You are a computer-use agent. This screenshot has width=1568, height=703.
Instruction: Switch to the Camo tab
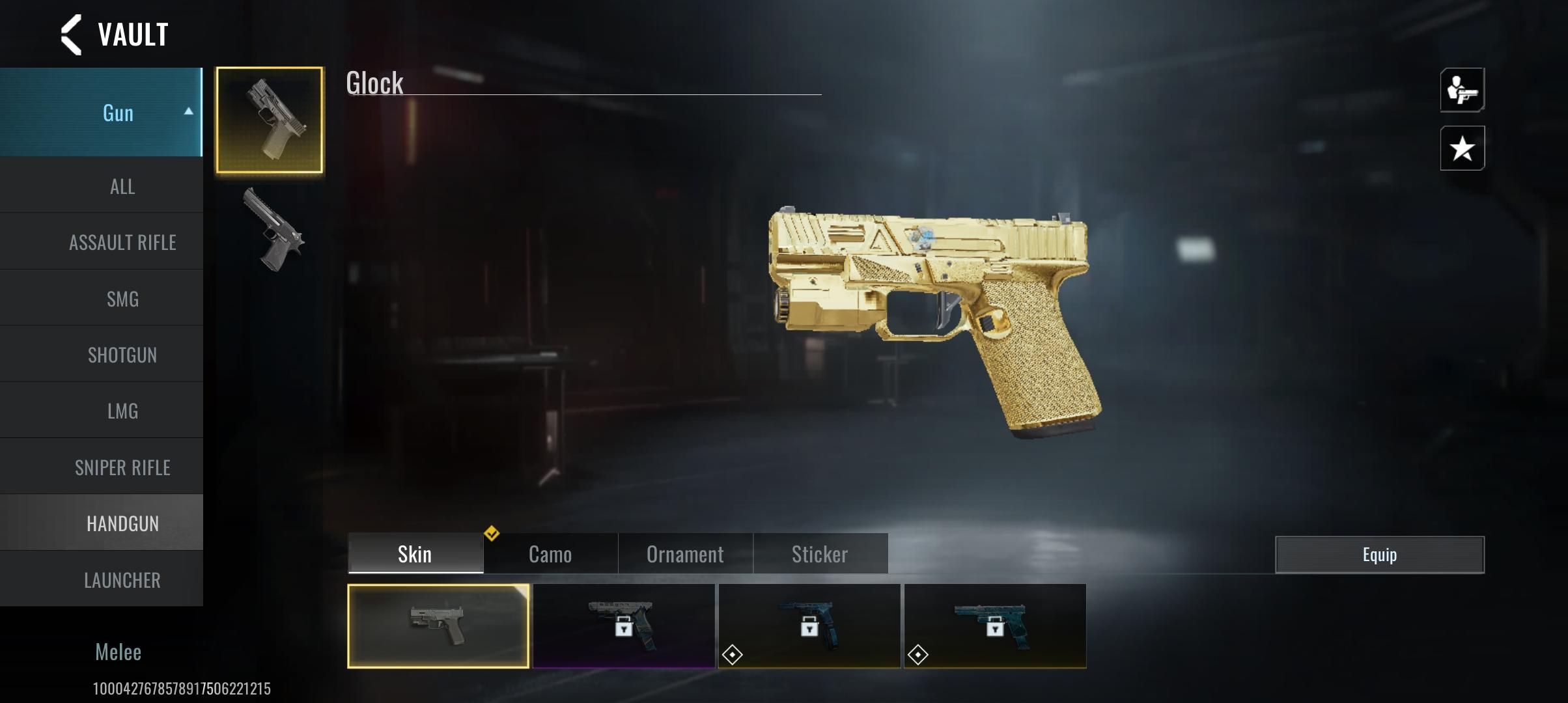(550, 555)
